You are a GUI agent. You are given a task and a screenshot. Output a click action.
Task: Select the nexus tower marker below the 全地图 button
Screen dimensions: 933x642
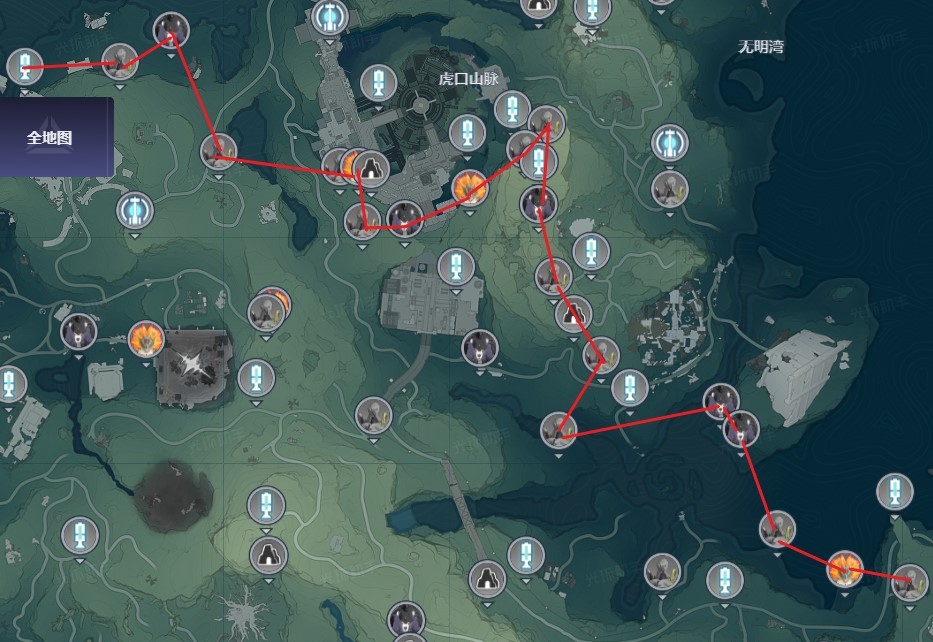tap(133, 210)
